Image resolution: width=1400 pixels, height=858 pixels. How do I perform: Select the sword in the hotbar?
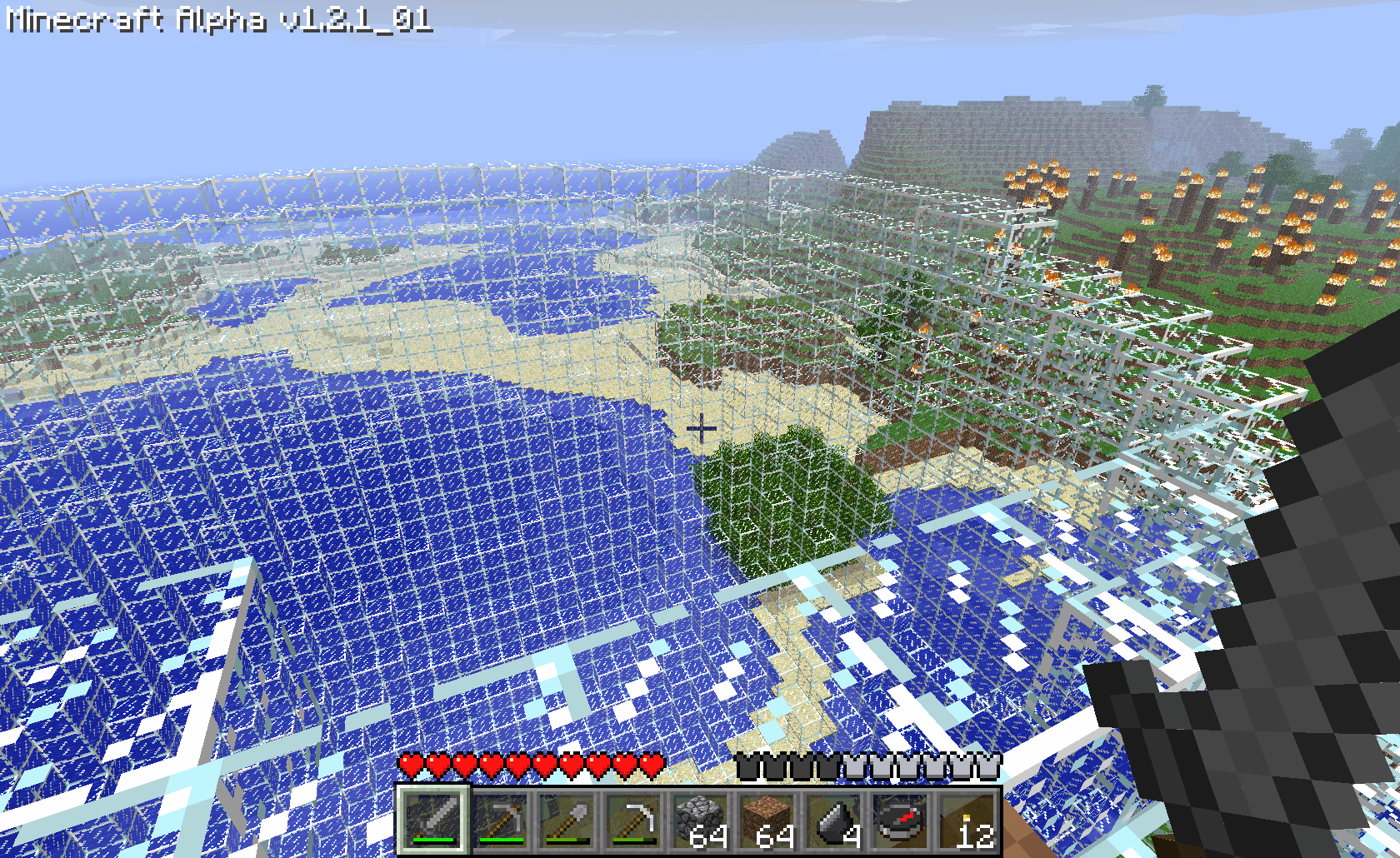(x=432, y=820)
